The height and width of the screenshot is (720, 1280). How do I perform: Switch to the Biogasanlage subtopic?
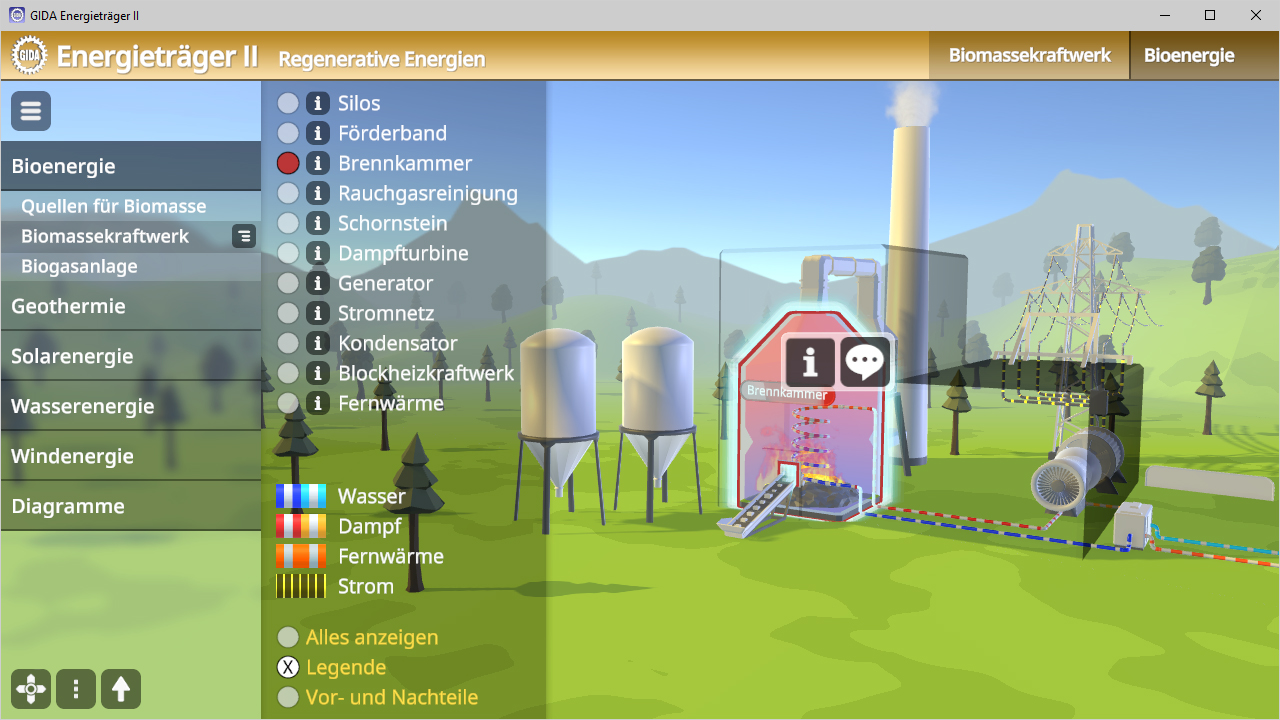pyautogui.click(x=79, y=266)
